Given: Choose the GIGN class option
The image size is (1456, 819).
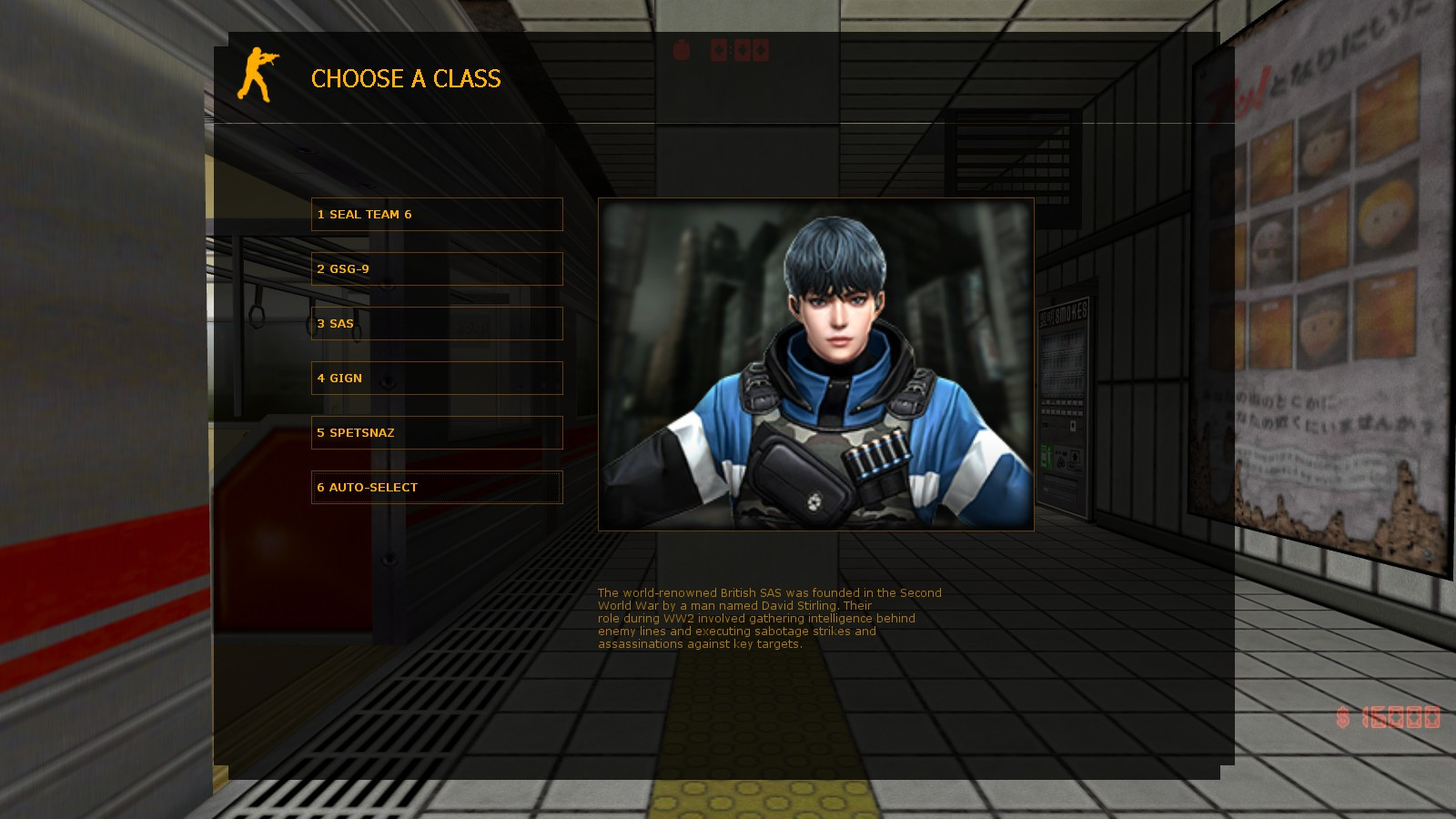Looking at the screenshot, I should (x=437, y=378).
